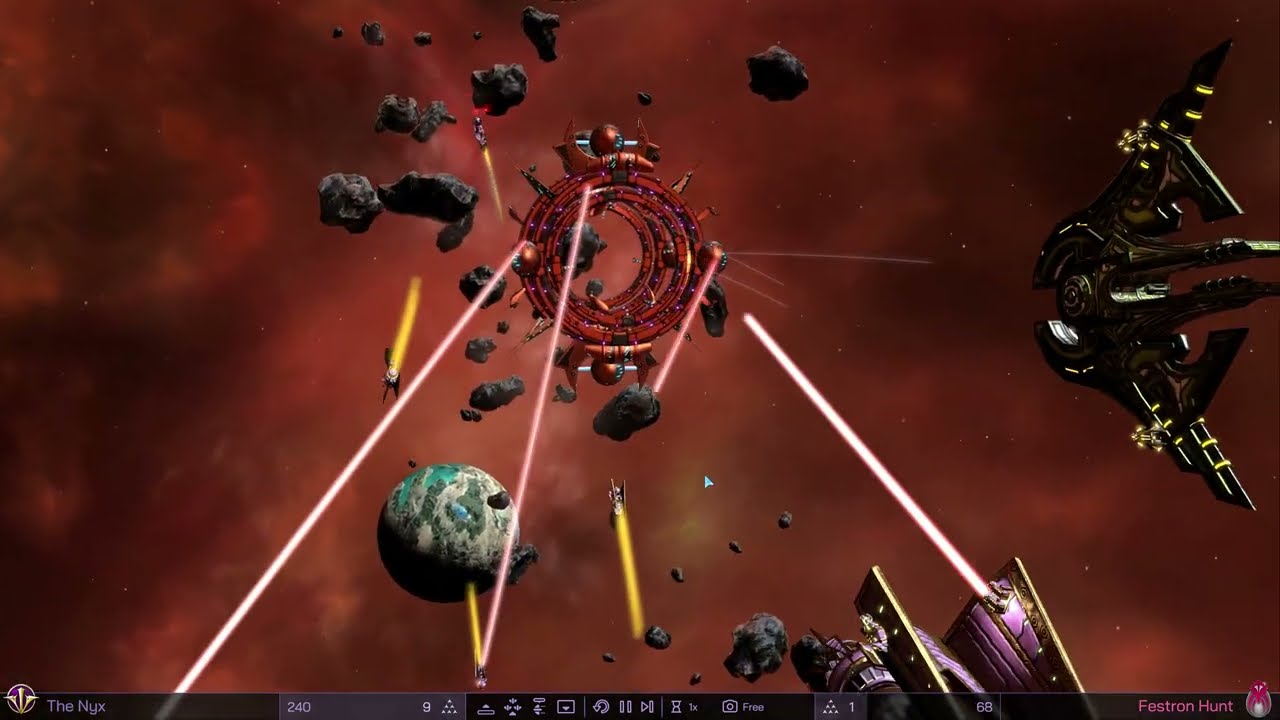
Task: Open the stacked bars stats icon
Action: pyautogui.click(x=539, y=707)
